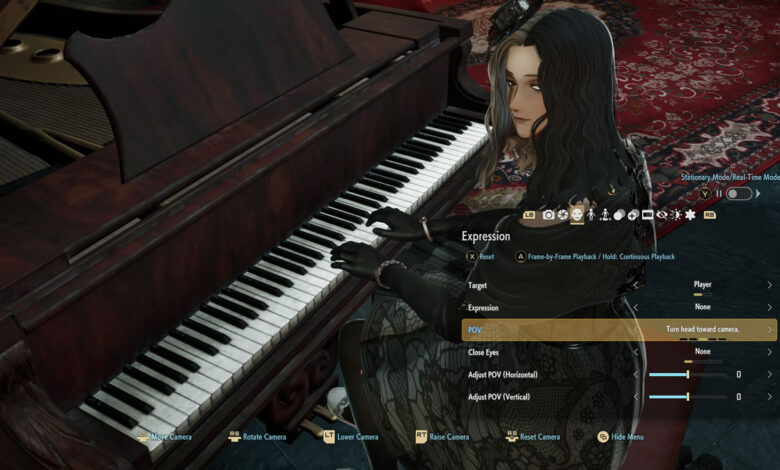Select the face mask Expression tab
780x470 pixels.
577,214
